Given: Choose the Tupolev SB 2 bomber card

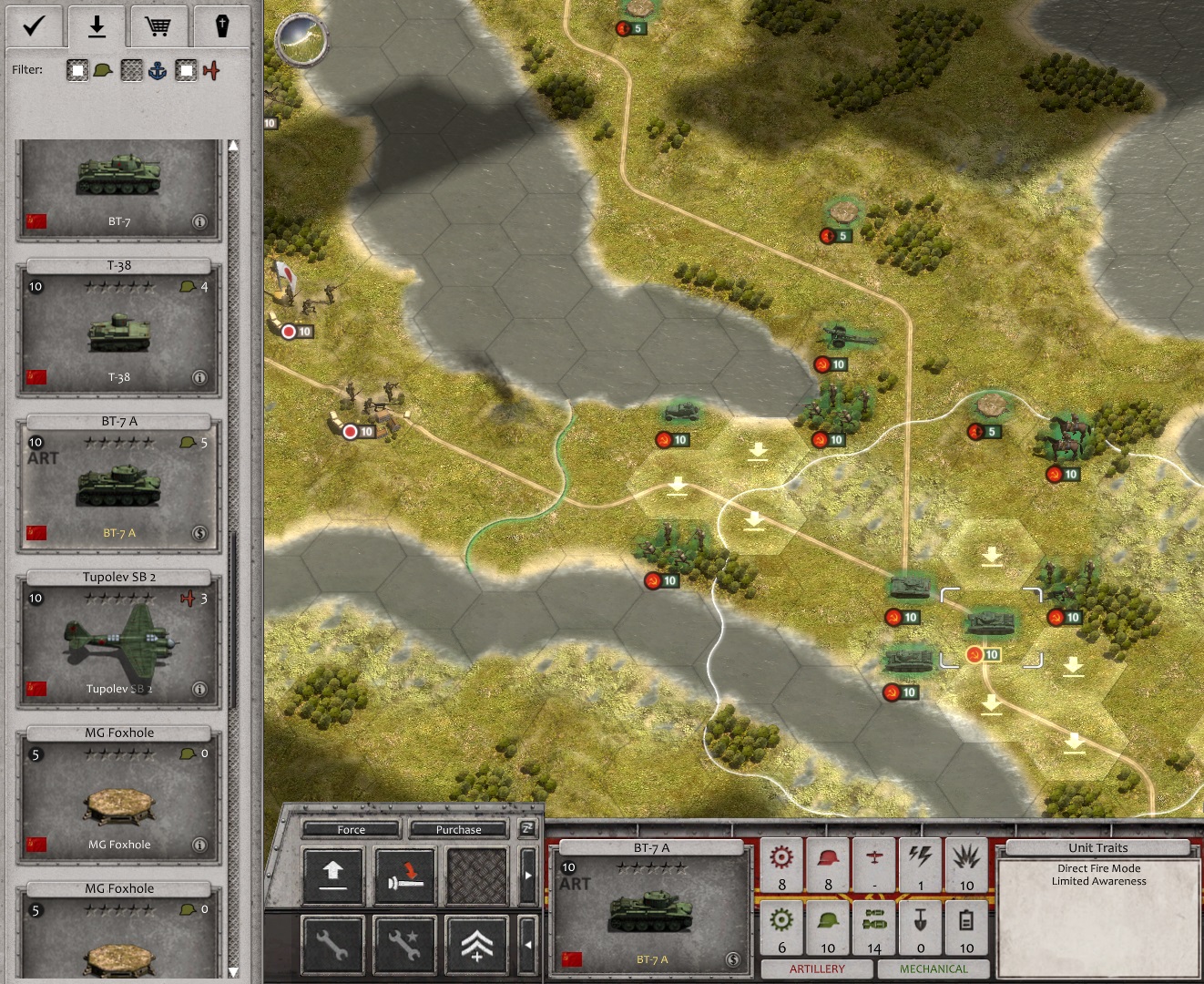Looking at the screenshot, I should click(x=118, y=641).
